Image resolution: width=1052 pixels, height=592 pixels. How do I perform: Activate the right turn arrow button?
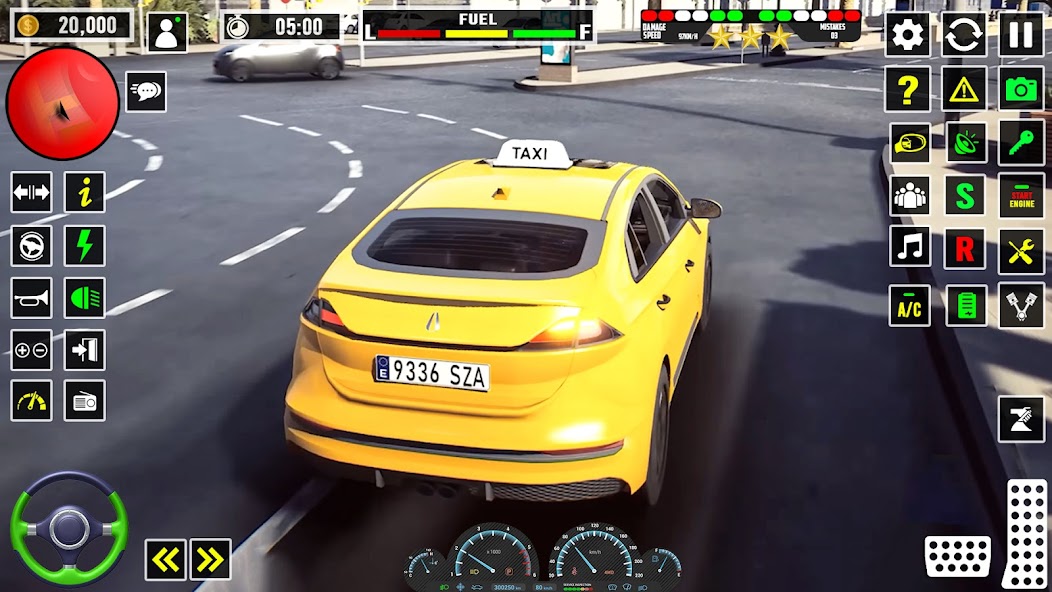click(x=210, y=560)
